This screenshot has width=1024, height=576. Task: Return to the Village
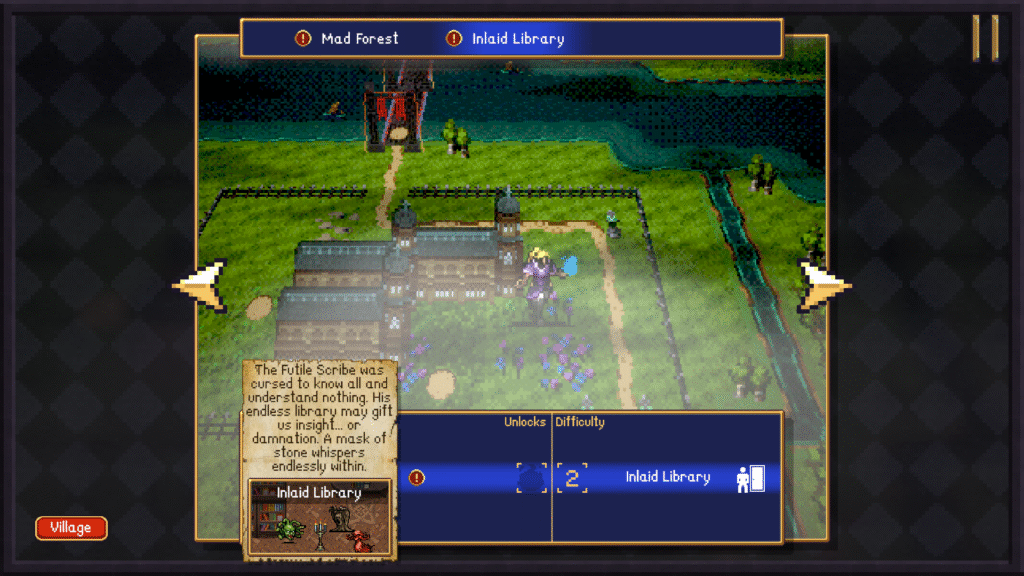coord(71,527)
